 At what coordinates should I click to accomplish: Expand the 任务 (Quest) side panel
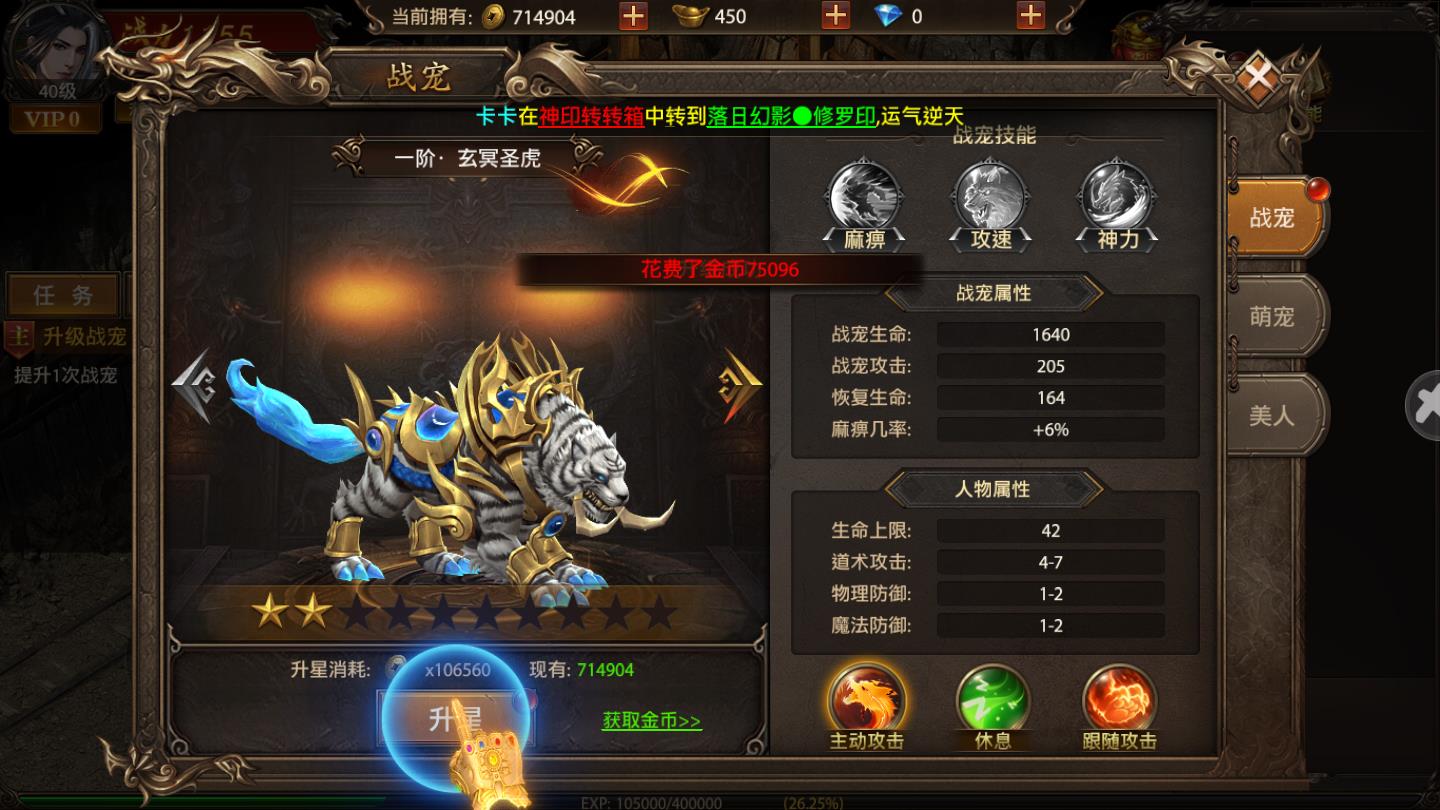pos(60,293)
